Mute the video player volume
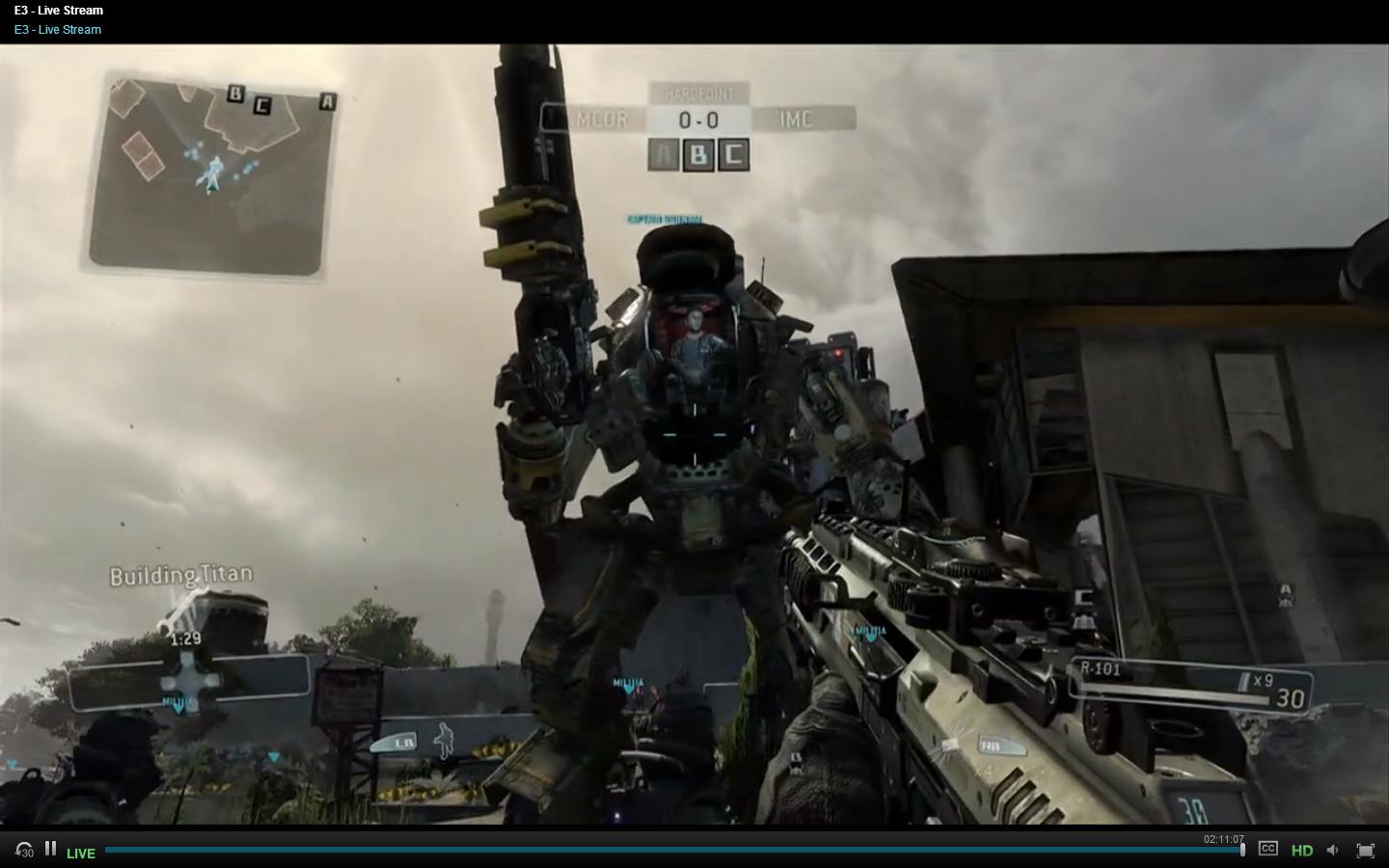 click(x=1333, y=850)
